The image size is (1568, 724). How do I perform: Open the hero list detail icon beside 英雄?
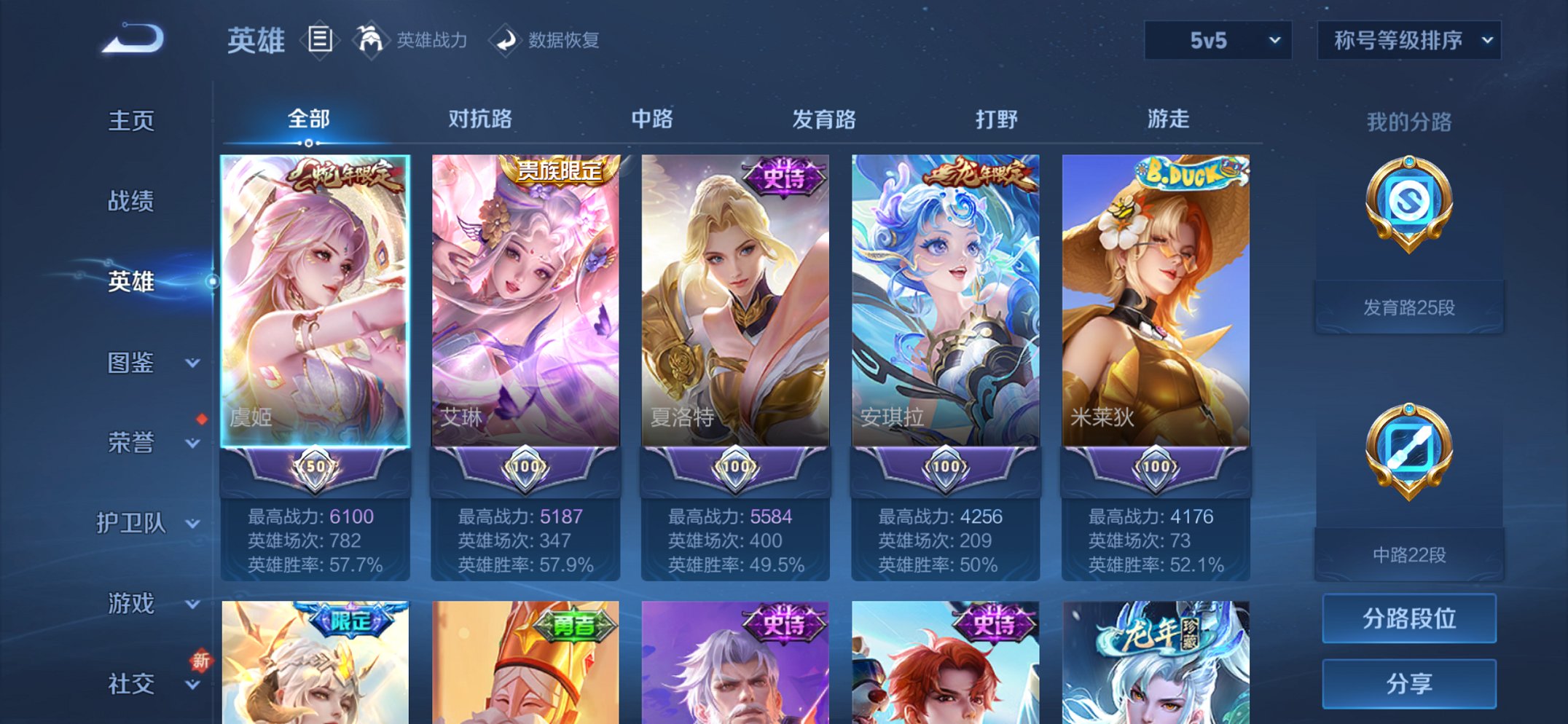[321, 40]
